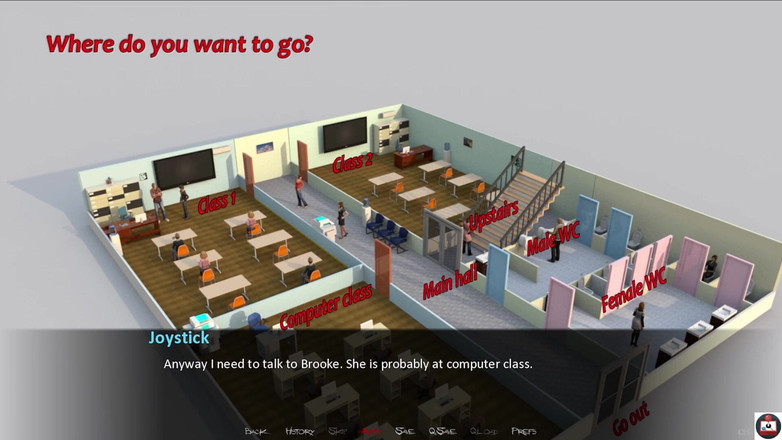The width and height of the screenshot is (782, 440).
Task: Open the dialogue History
Action: pyautogui.click(x=299, y=431)
